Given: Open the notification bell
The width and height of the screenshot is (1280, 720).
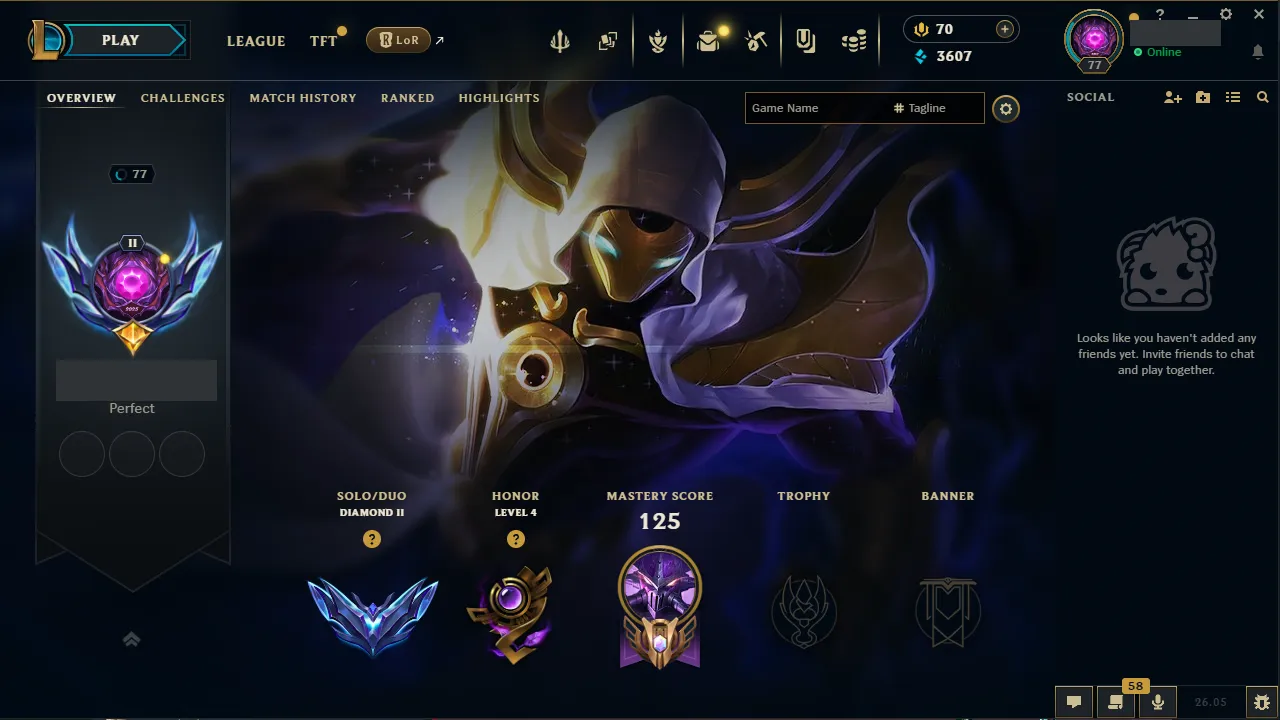Looking at the screenshot, I should pos(1257,50).
